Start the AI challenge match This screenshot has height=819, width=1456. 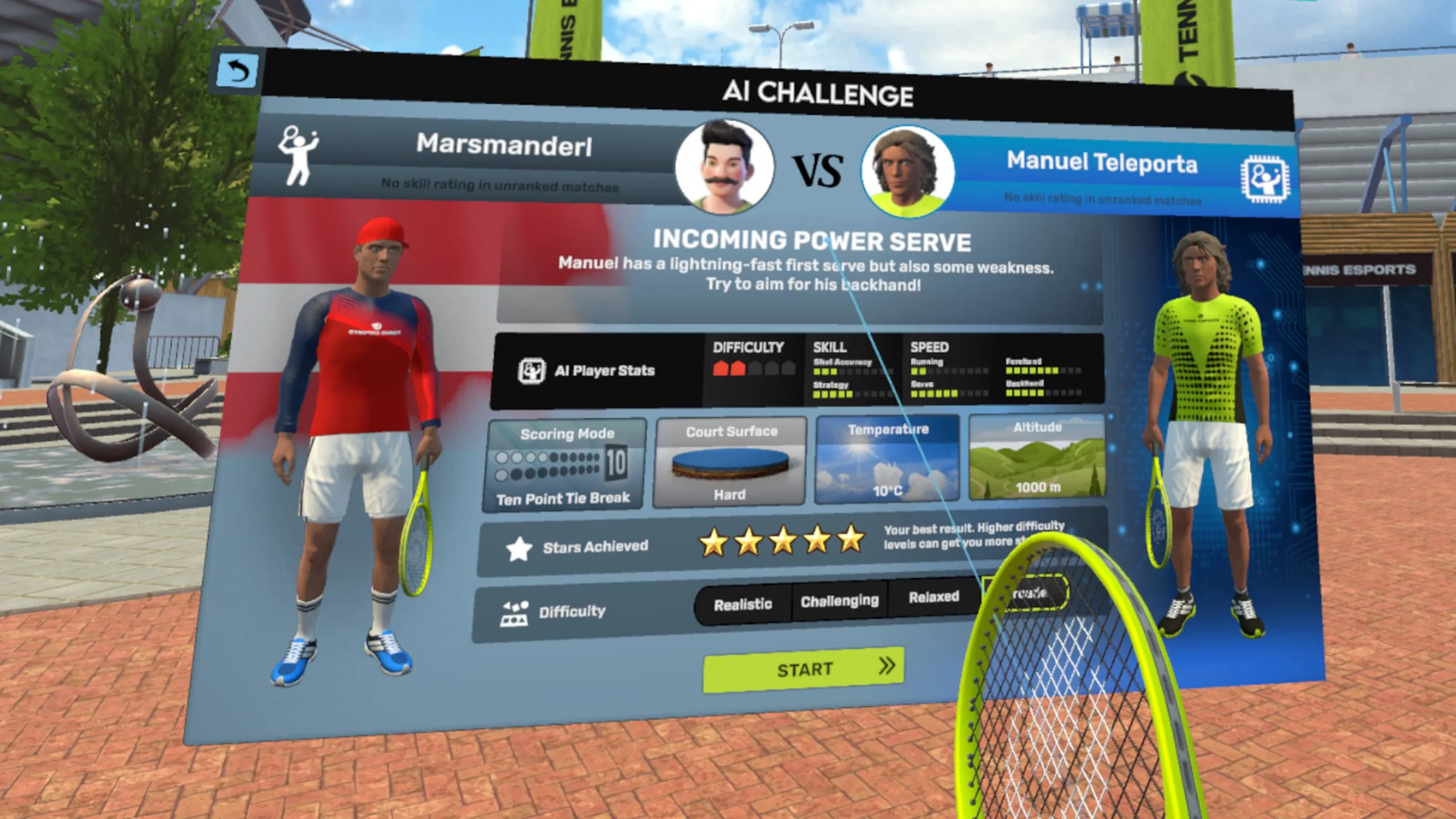(x=803, y=669)
